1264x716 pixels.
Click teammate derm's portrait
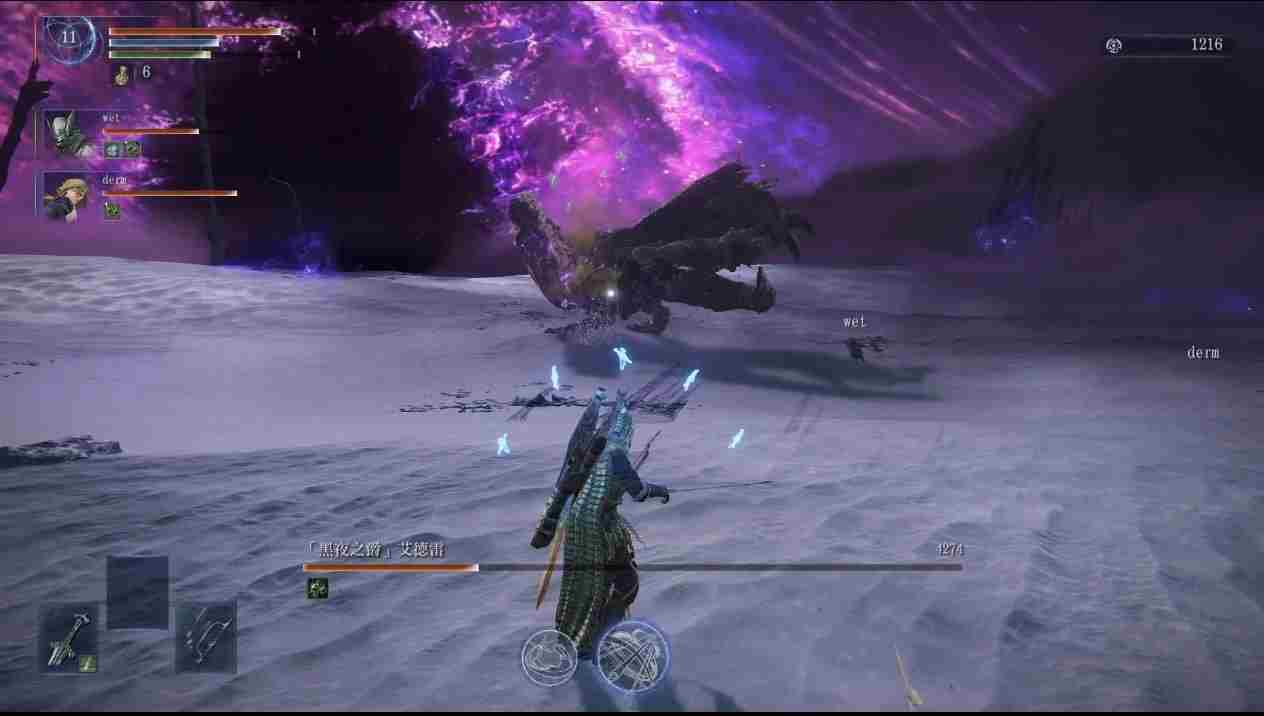tap(68, 194)
